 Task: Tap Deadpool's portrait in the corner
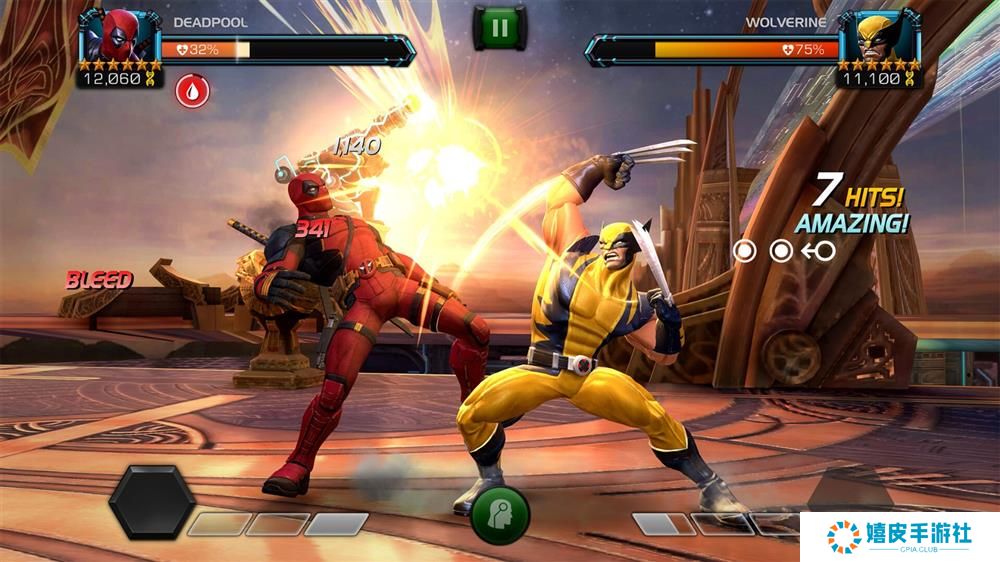click(119, 37)
